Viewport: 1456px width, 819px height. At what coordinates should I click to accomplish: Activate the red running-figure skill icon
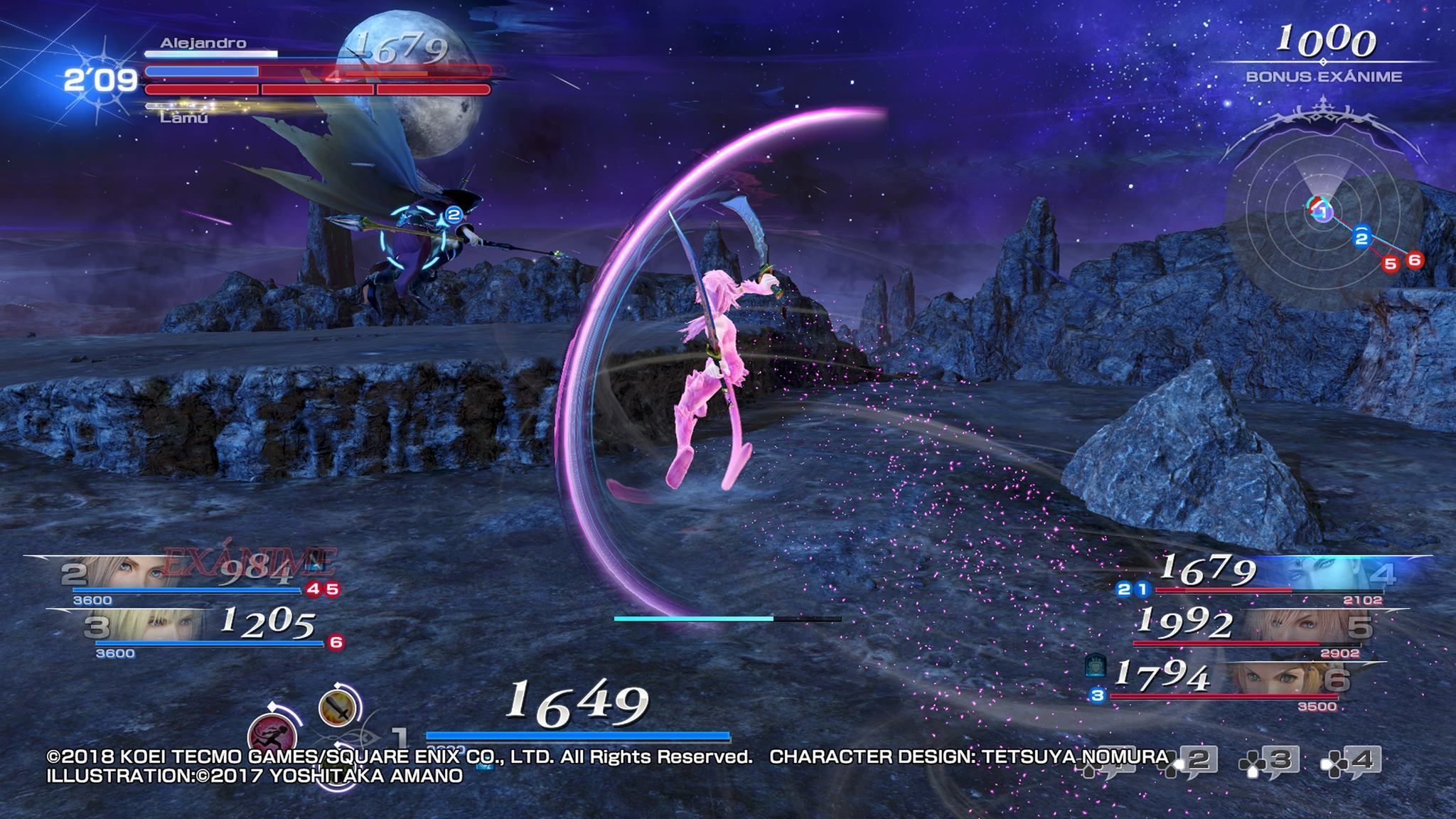tap(272, 734)
